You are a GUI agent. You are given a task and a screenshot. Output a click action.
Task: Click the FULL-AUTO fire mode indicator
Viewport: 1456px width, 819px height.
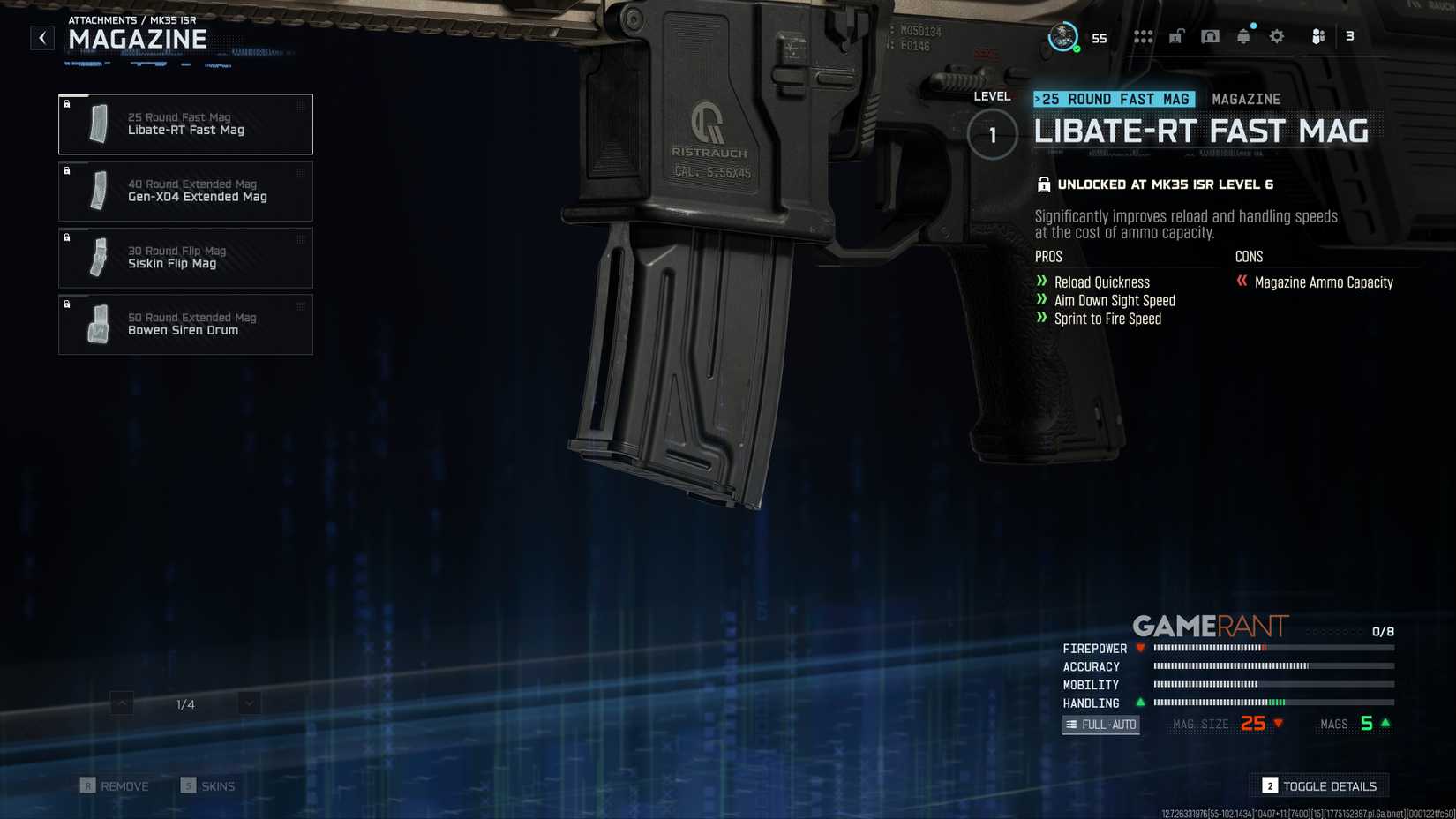tap(1100, 724)
